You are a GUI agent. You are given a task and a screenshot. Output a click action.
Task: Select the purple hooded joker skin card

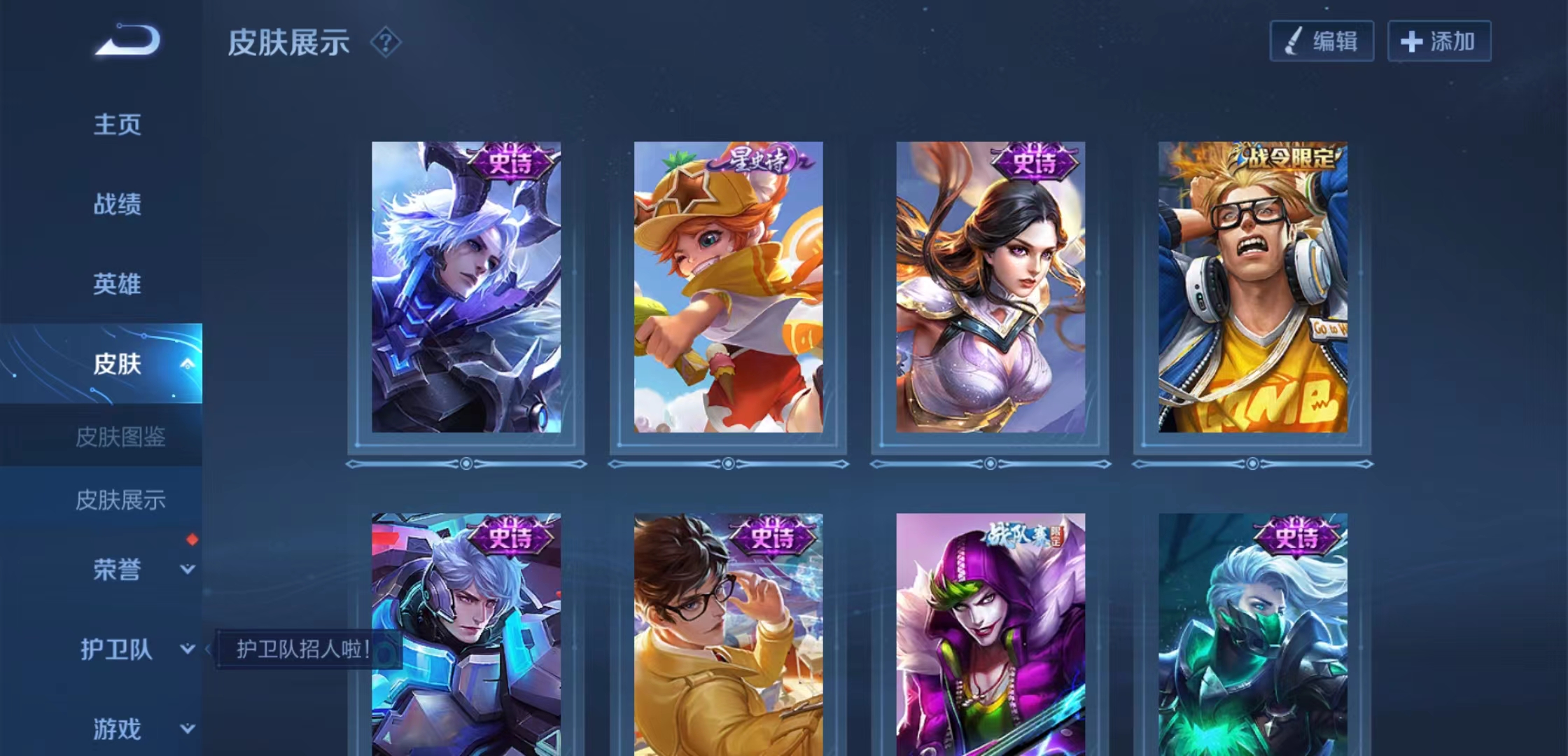(x=990, y=634)
